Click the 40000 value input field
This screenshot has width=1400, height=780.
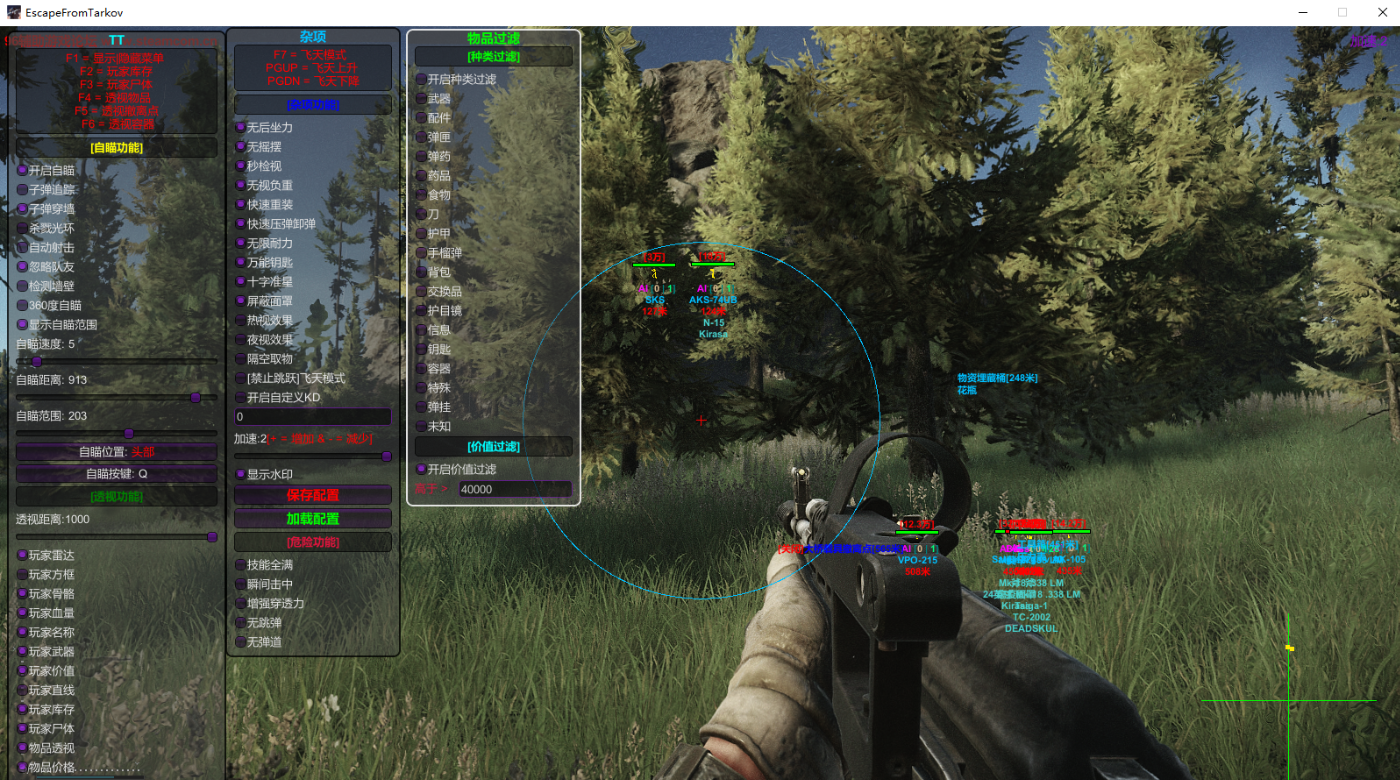coord(515,489)
